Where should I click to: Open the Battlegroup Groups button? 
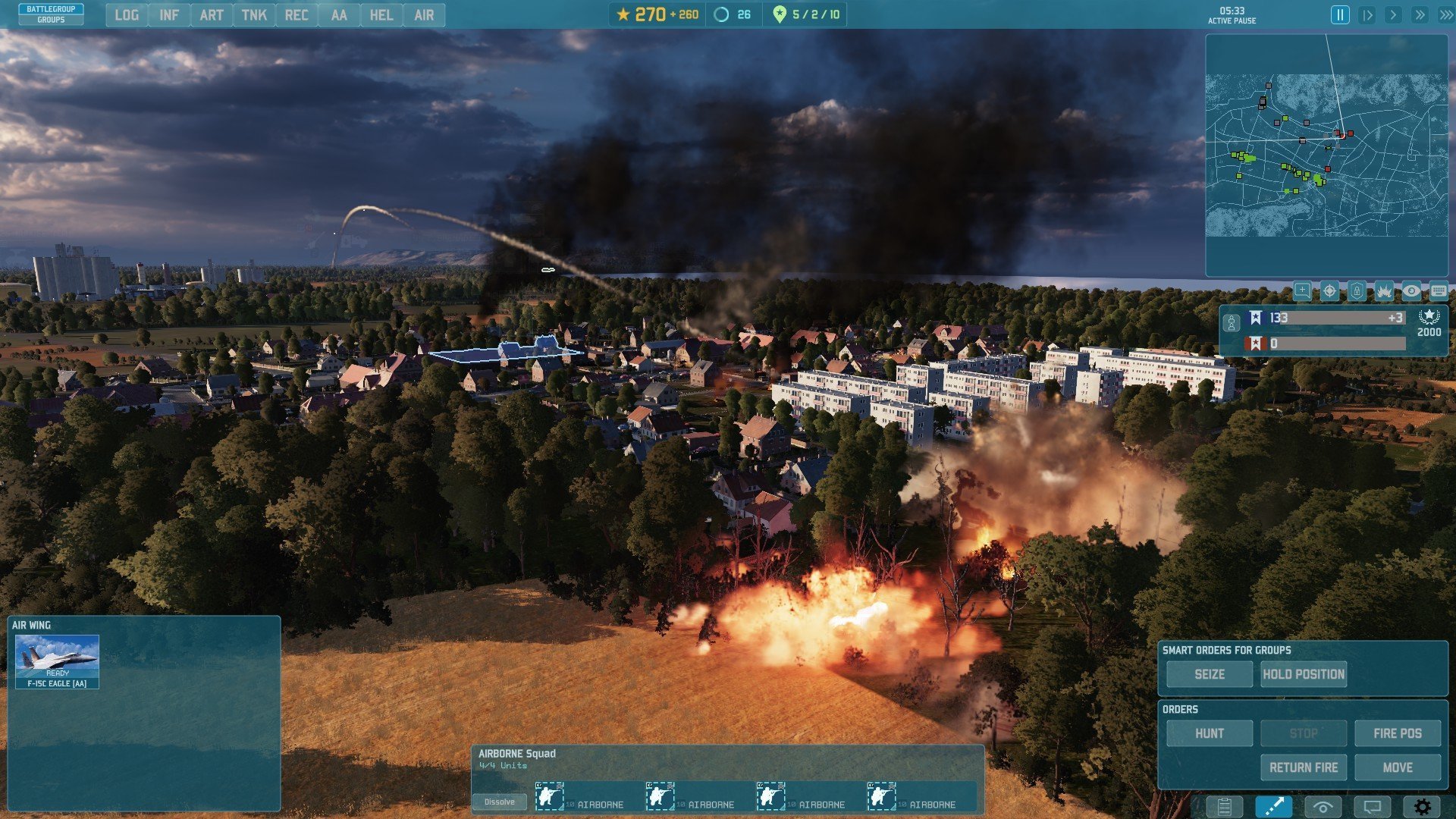tap(51, 14)
